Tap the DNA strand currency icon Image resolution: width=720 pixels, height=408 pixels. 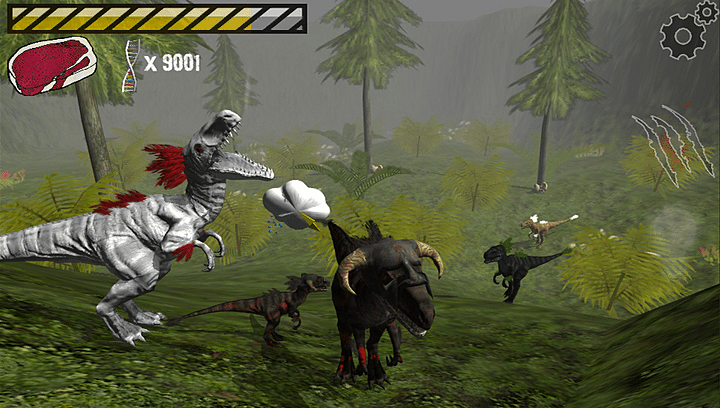(131, 66)
